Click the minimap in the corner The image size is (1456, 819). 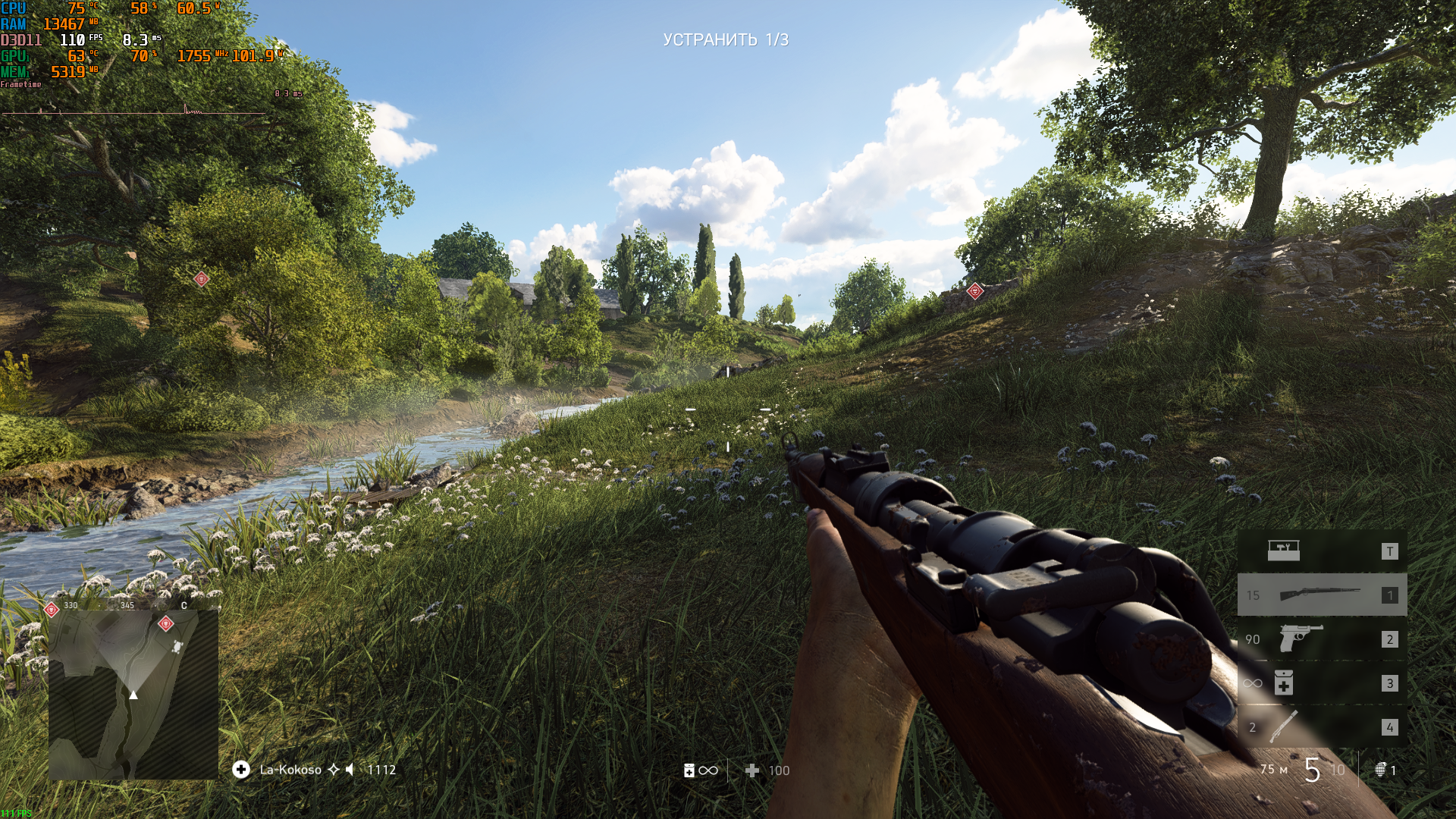(133, 694)
